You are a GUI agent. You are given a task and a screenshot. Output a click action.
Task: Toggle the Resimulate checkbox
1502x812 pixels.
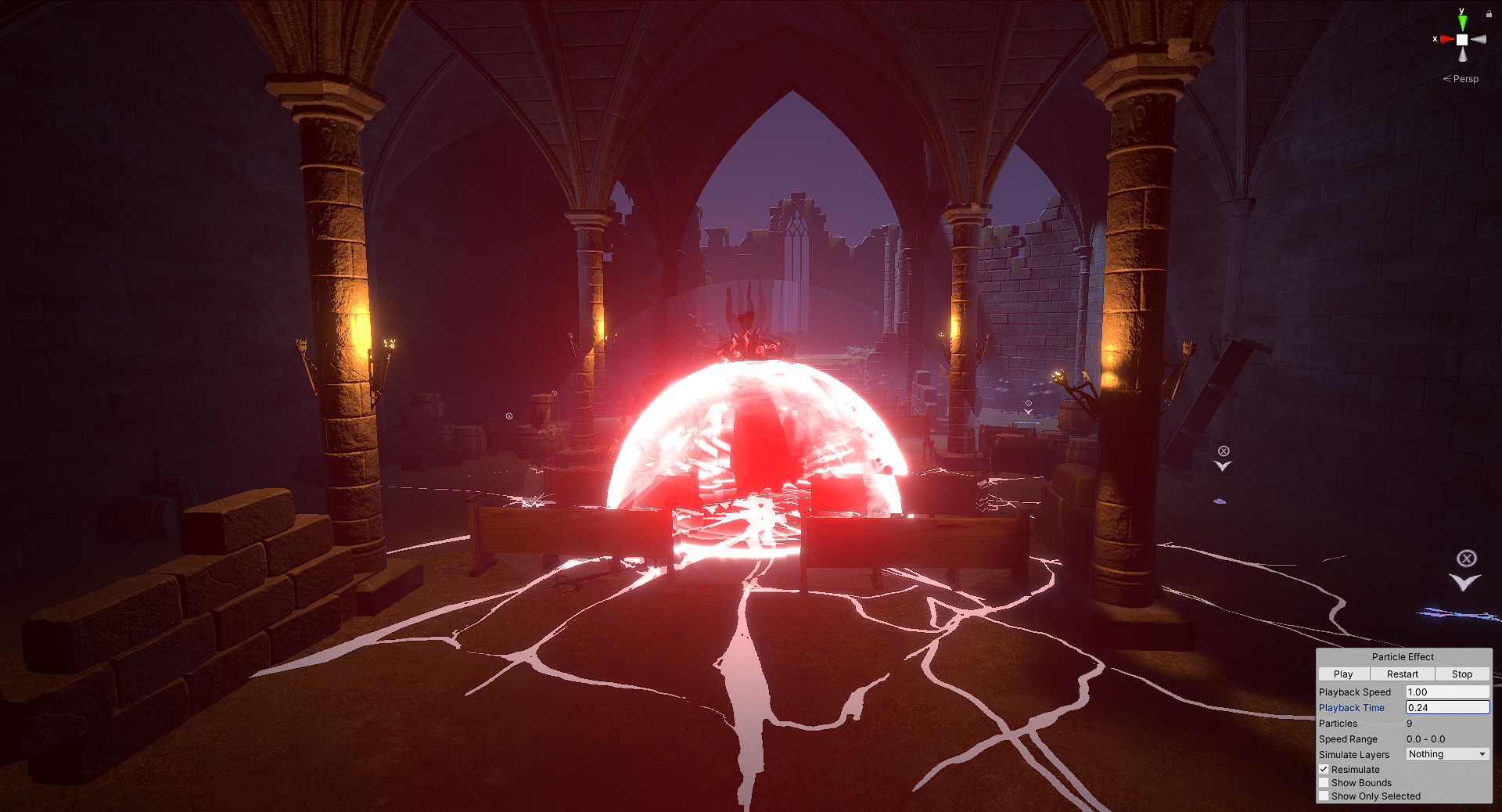(x=1324, y=770)
